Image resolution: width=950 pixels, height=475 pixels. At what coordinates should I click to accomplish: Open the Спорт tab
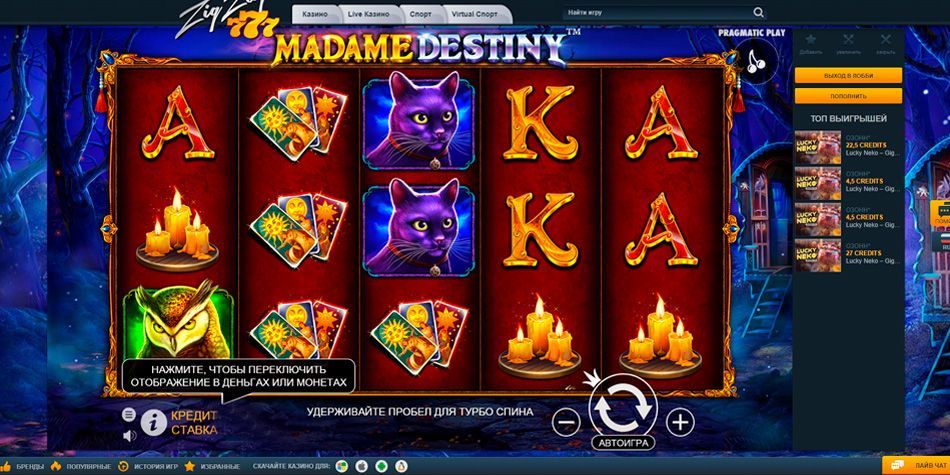pyautogui.click(x=421, y=14)
